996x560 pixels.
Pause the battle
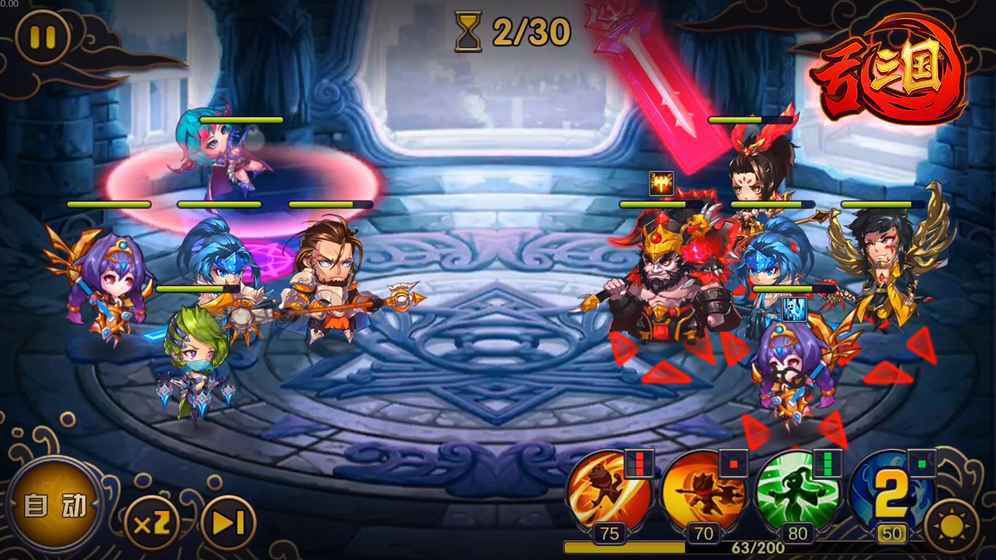tap(42, 39)
